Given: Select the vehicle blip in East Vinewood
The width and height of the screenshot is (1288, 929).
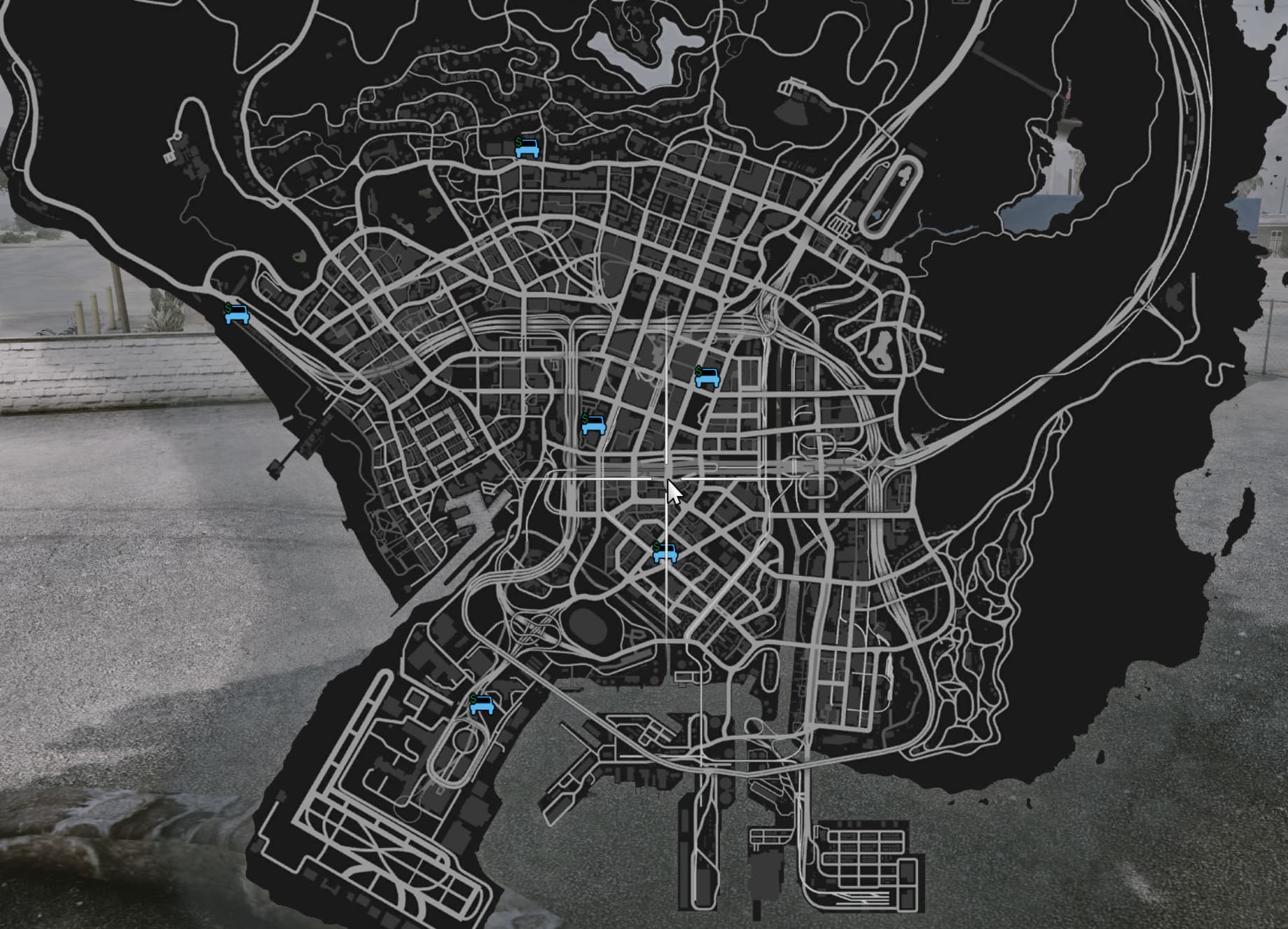Looking at the screenshot, I should [x=709, y=377].
